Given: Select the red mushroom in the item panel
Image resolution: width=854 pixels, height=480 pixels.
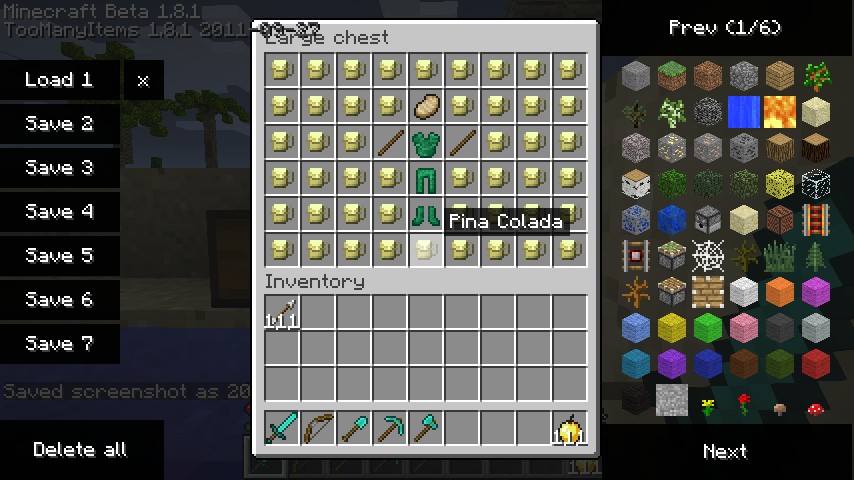Looking at the screenshot, I should point(815,407).
